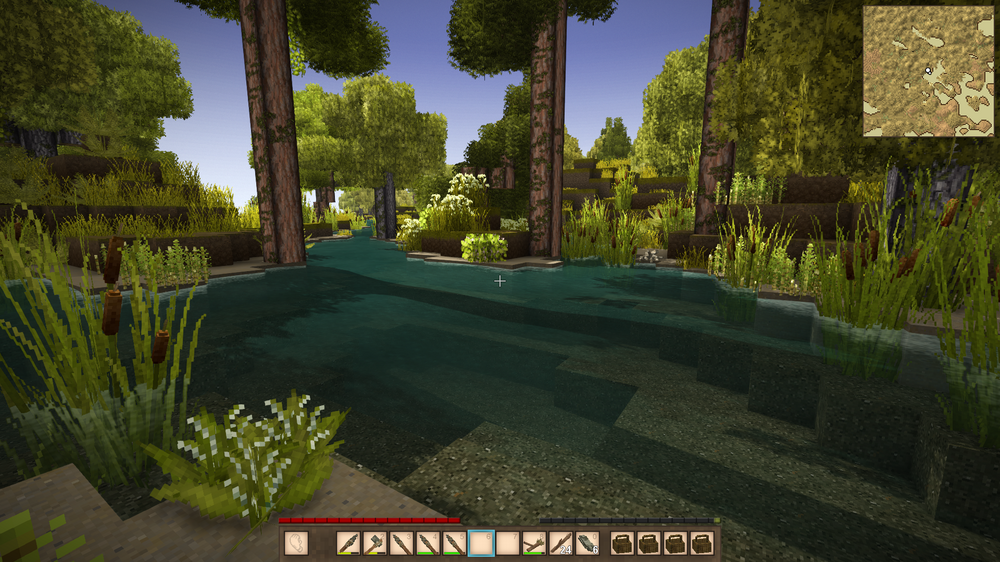The image size is (1000, 562).
Task: Select the tool in hotbar slot 1
Action: (x=348, y=543)
